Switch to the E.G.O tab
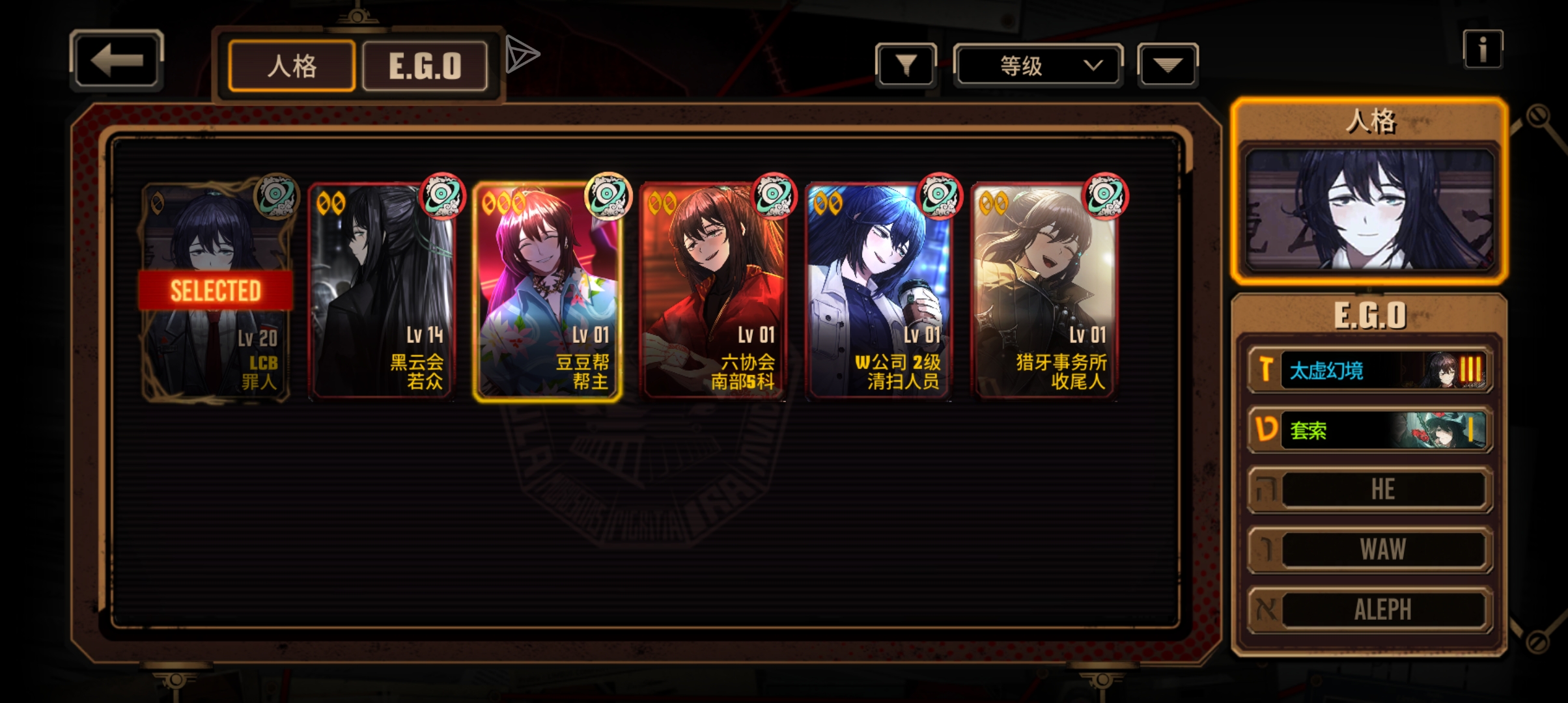The image size is (1568, 703). pos(425,66)
